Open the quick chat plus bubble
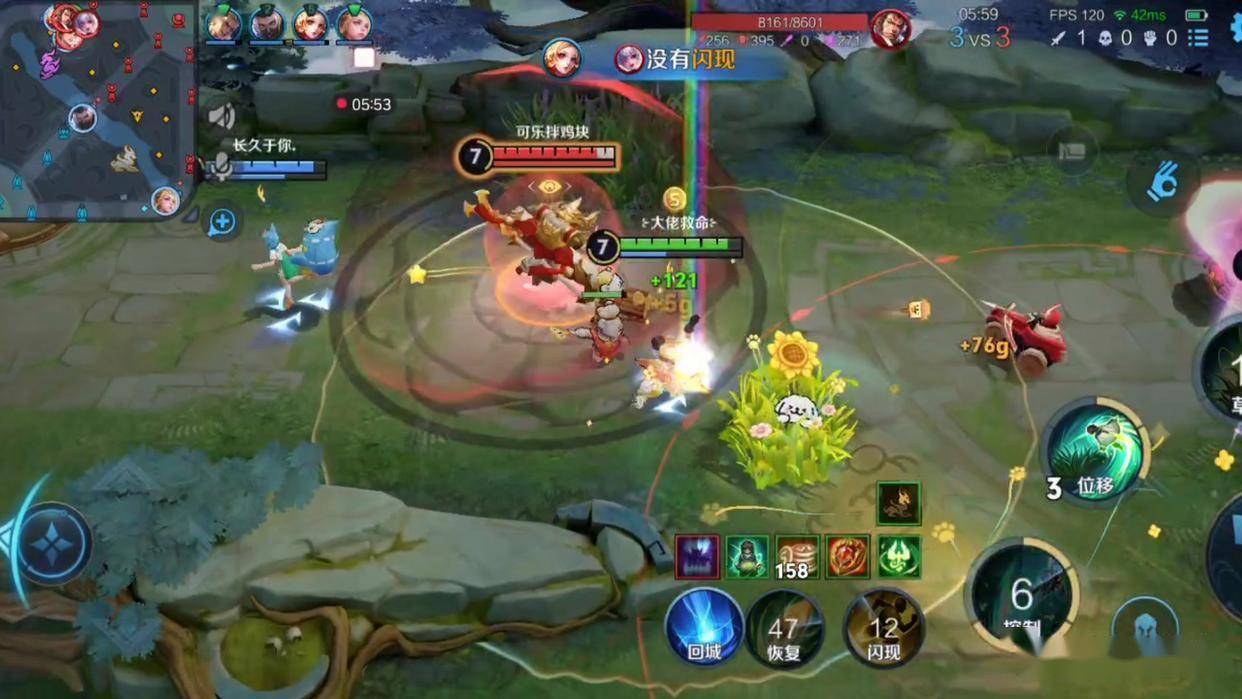The image size is (1242, 699). pos(221,222)
